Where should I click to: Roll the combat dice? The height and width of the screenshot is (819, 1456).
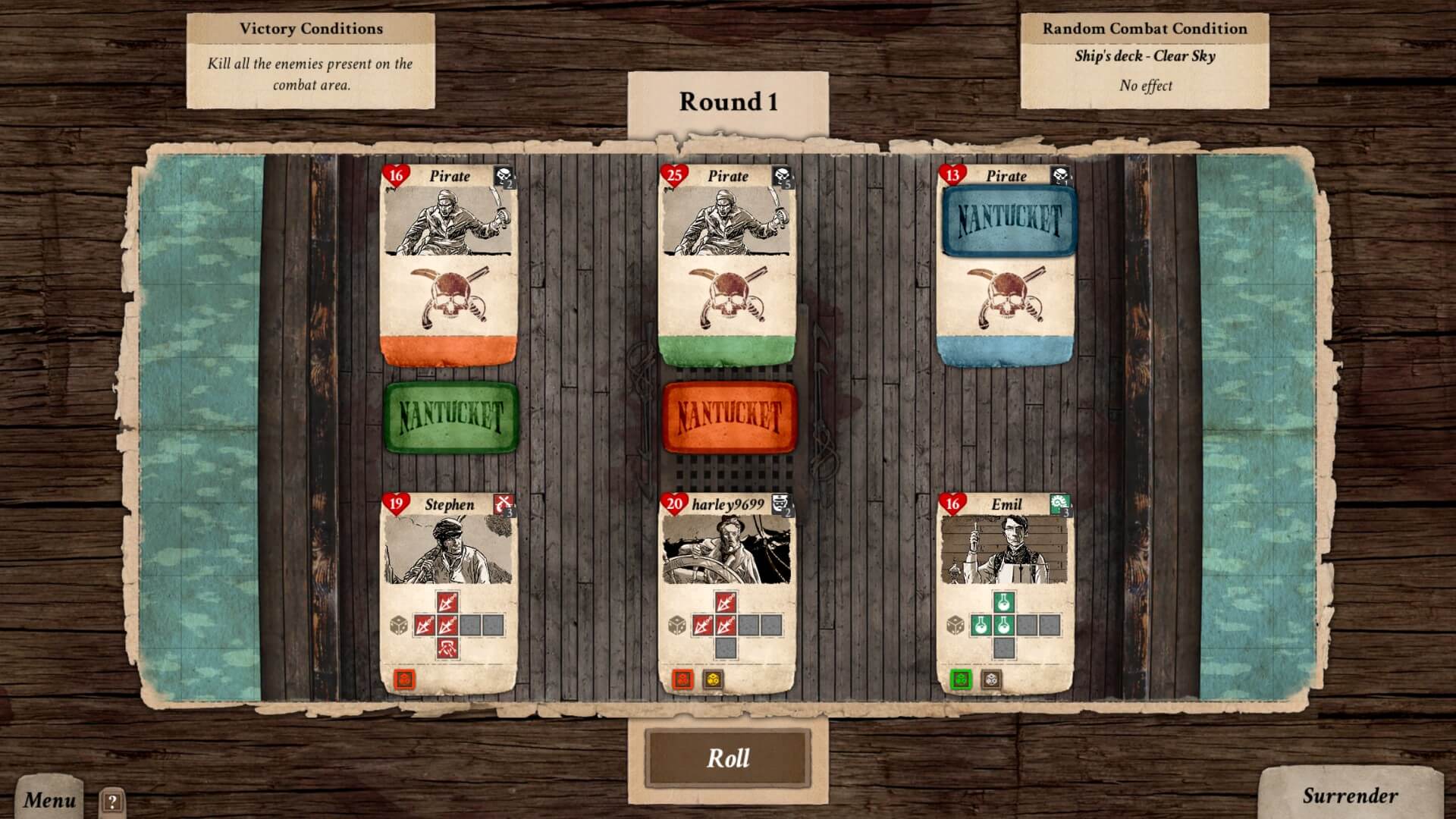(x=727, y=758)
